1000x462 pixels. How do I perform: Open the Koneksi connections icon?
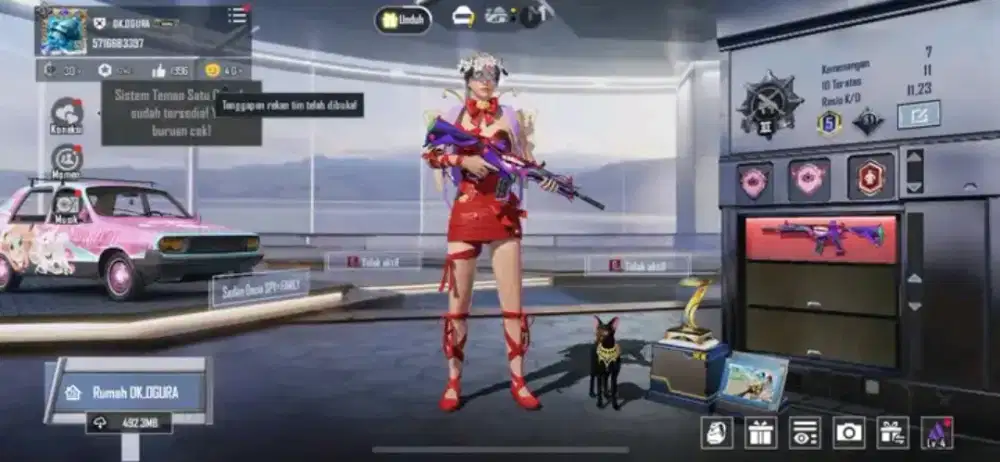click(x=67, y=115)
